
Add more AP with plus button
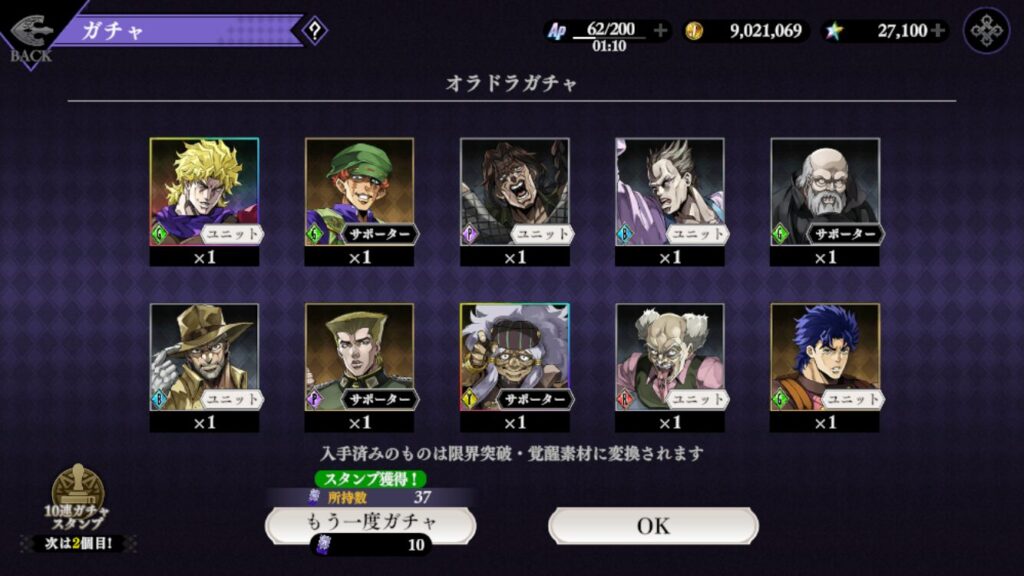point(660,31)
